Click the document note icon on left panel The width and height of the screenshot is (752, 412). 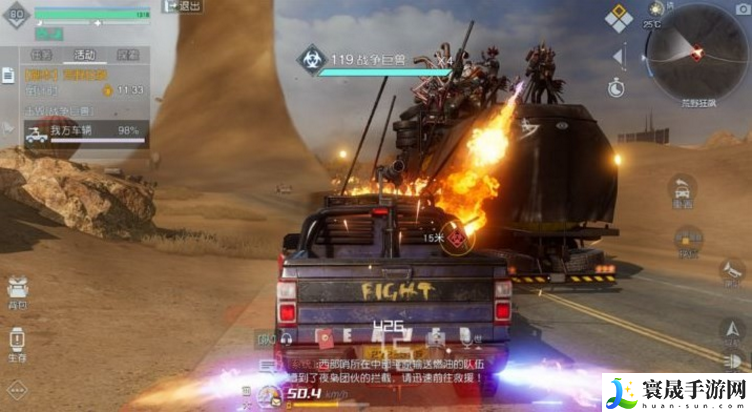pyautogui.click(x=8, y=75)
